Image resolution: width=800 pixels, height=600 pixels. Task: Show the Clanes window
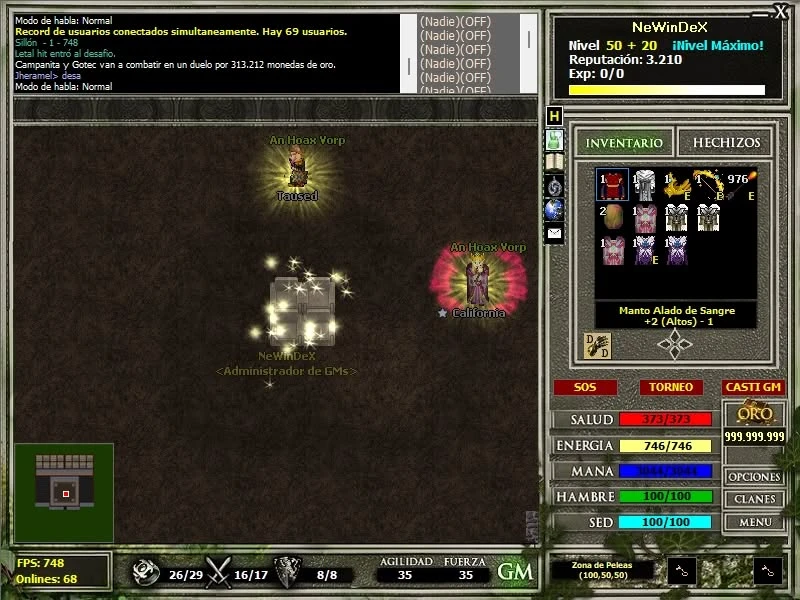click(x=754, y=499)
